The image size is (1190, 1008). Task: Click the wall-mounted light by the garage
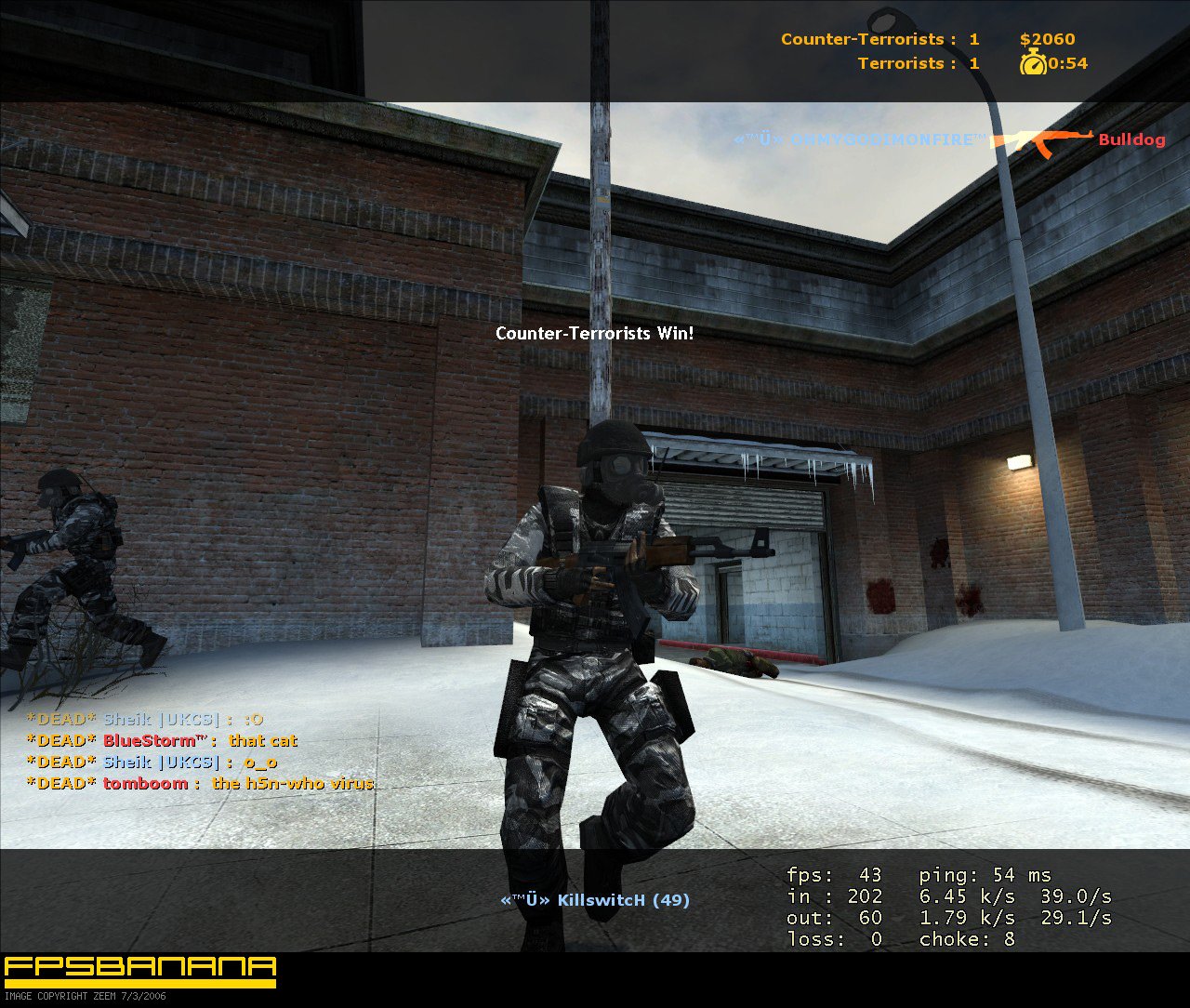1020,463
